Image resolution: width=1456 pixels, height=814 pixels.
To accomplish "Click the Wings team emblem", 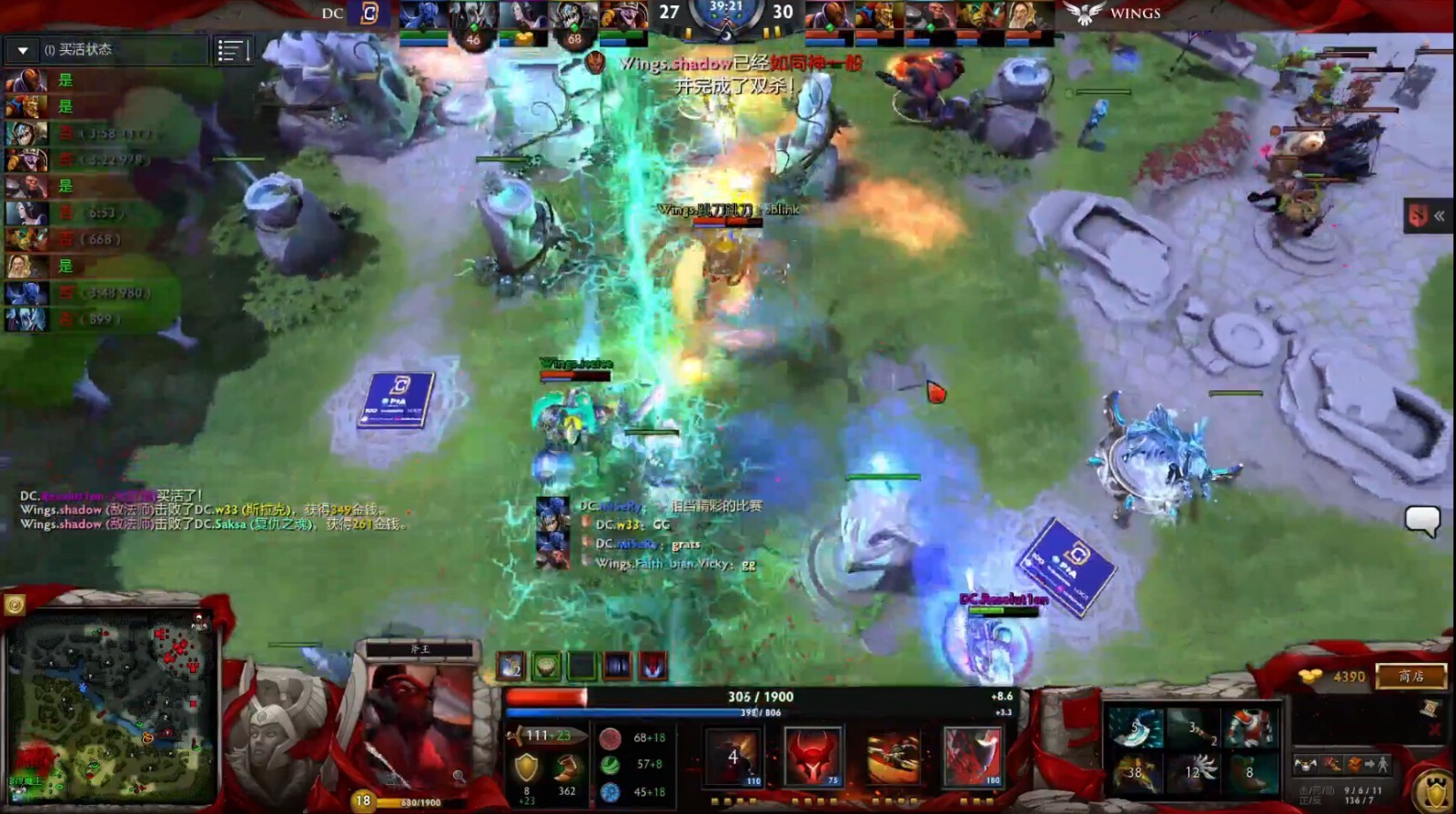I will pos(1083,13).
